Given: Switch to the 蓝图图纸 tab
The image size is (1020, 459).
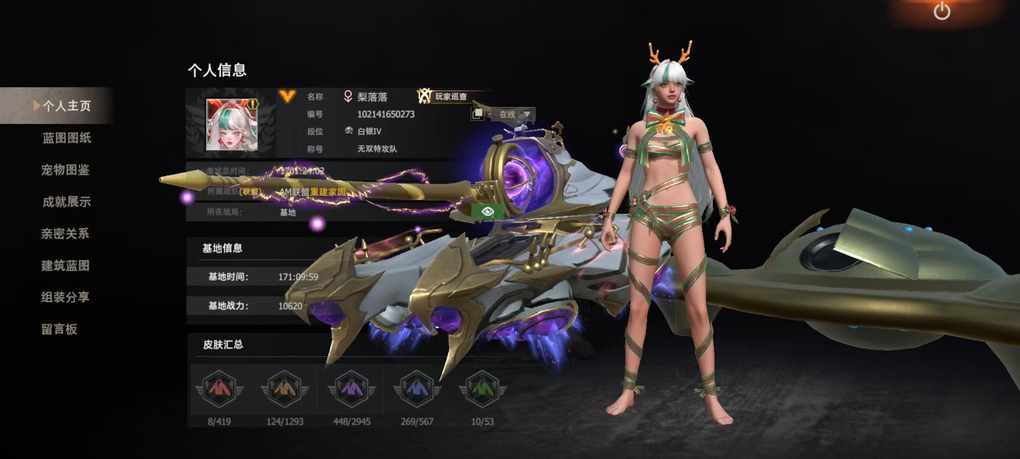Looking at the screenshot, I should pos(66,137).
